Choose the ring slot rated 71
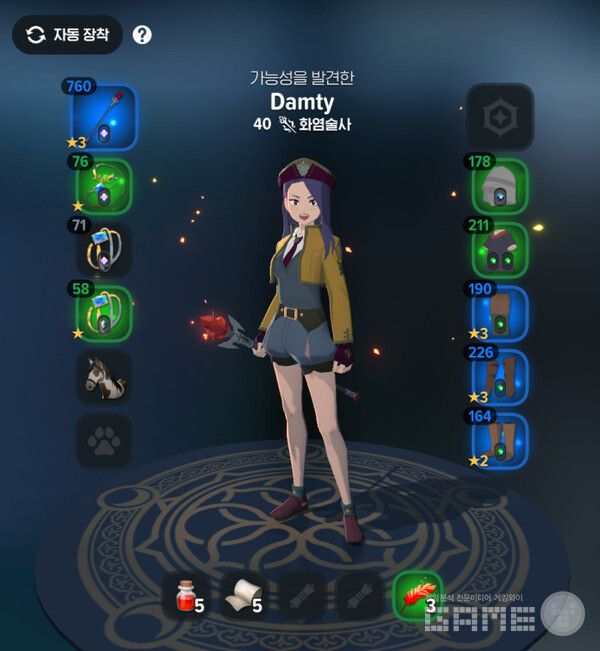The height and width of the screenshot is (651, 600). coord(103,249)
